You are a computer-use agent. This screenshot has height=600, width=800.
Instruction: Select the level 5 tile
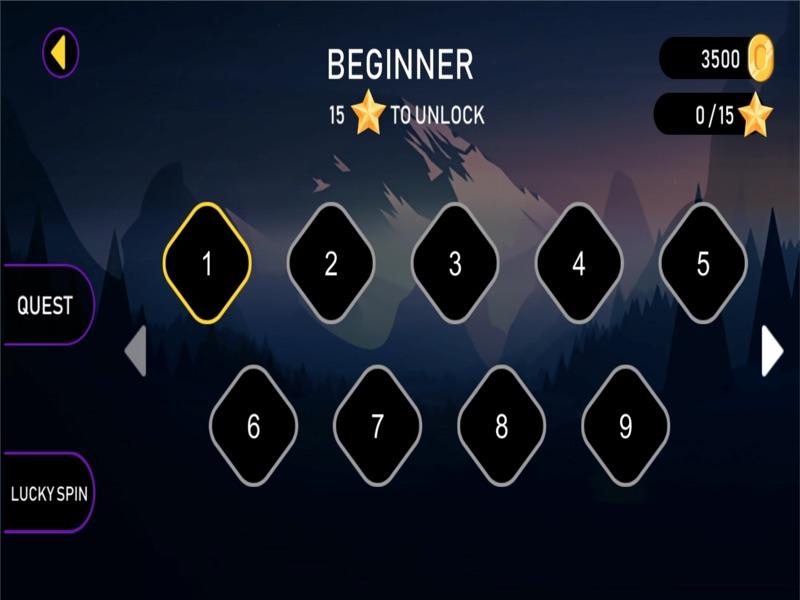pos(703,264)
